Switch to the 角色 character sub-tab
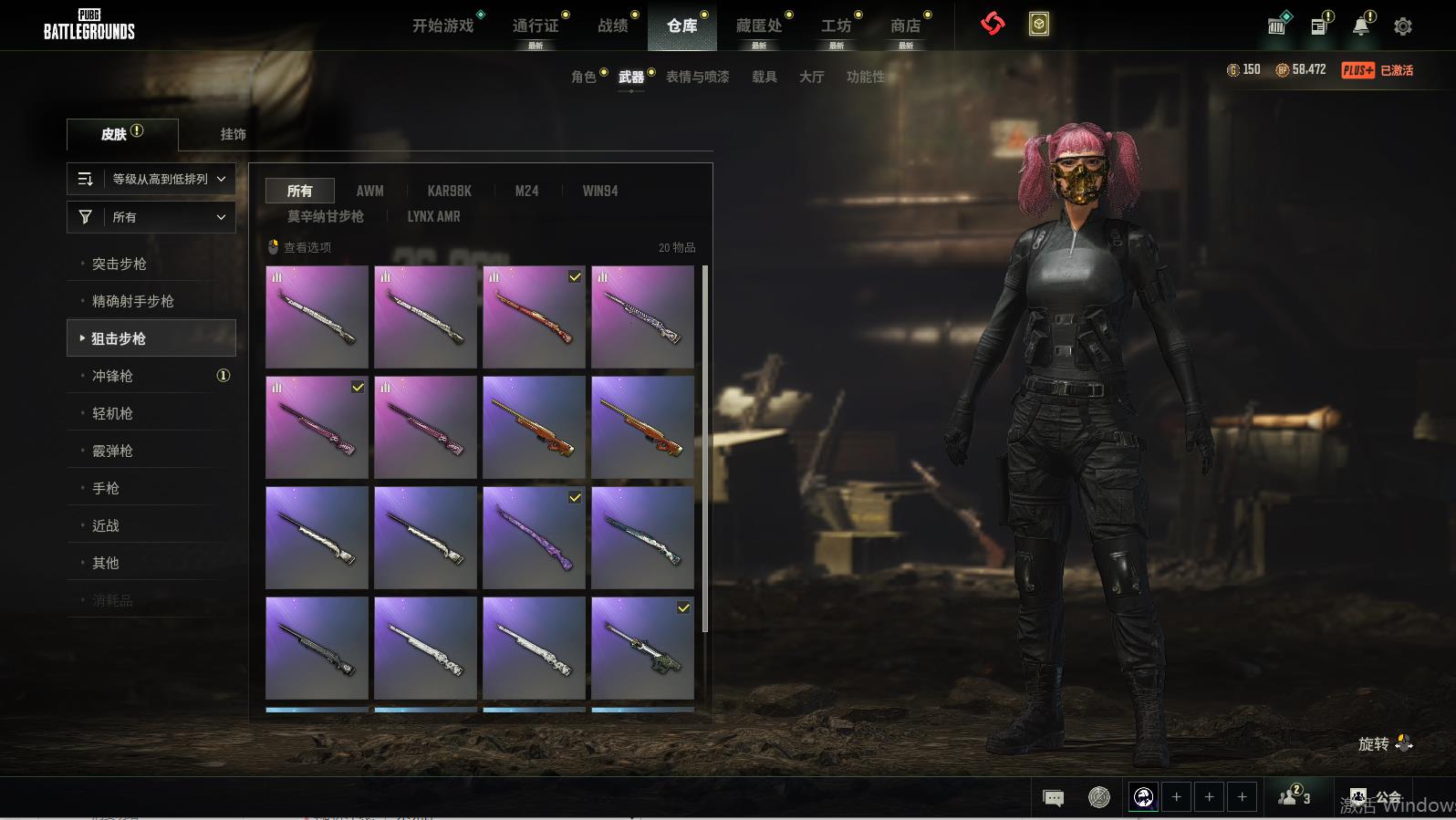This screenshot has height=820, width=1456. [x=584, y=77]
